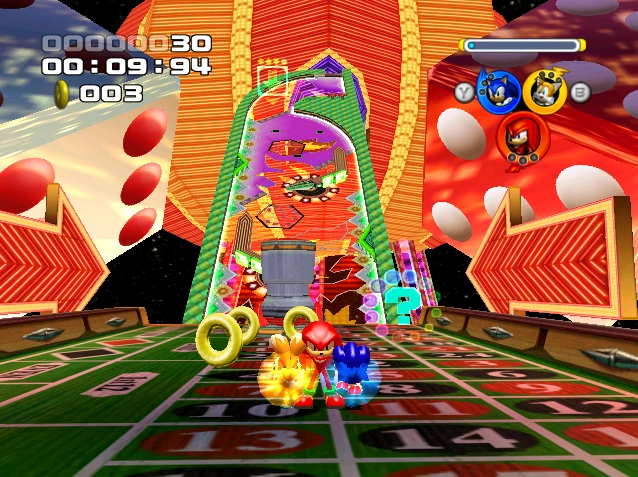This screenshot has width=638, height=477.
Task: Switch to the Tails character icon
Action: point(545,91)
